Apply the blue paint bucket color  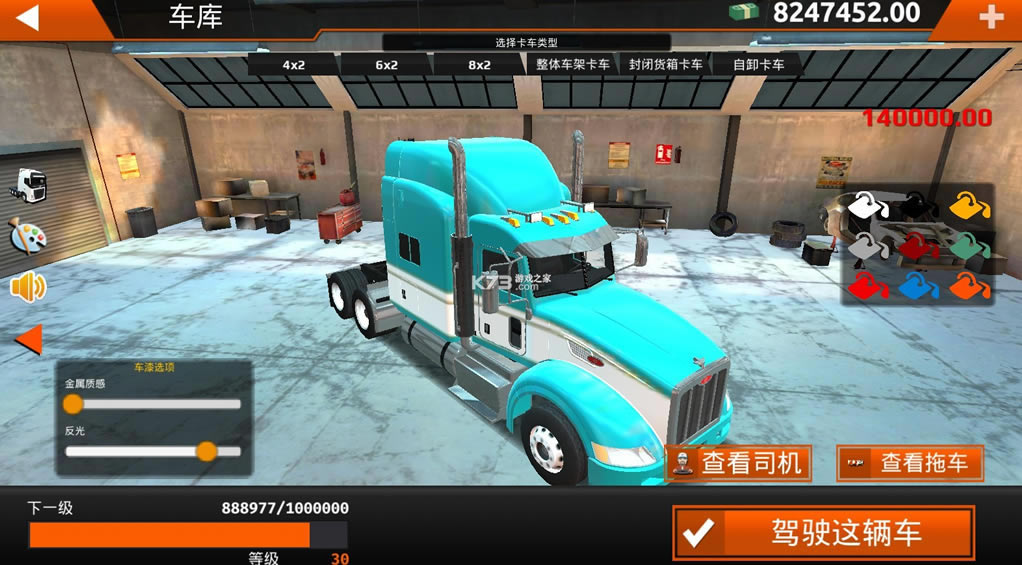(917, 287)
